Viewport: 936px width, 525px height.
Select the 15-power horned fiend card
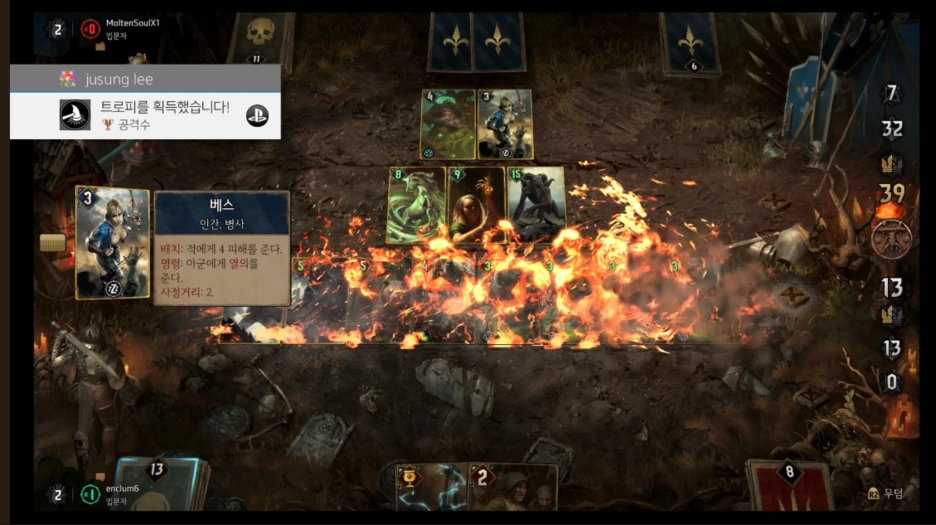pyautogui.click(x=536, y=204)
